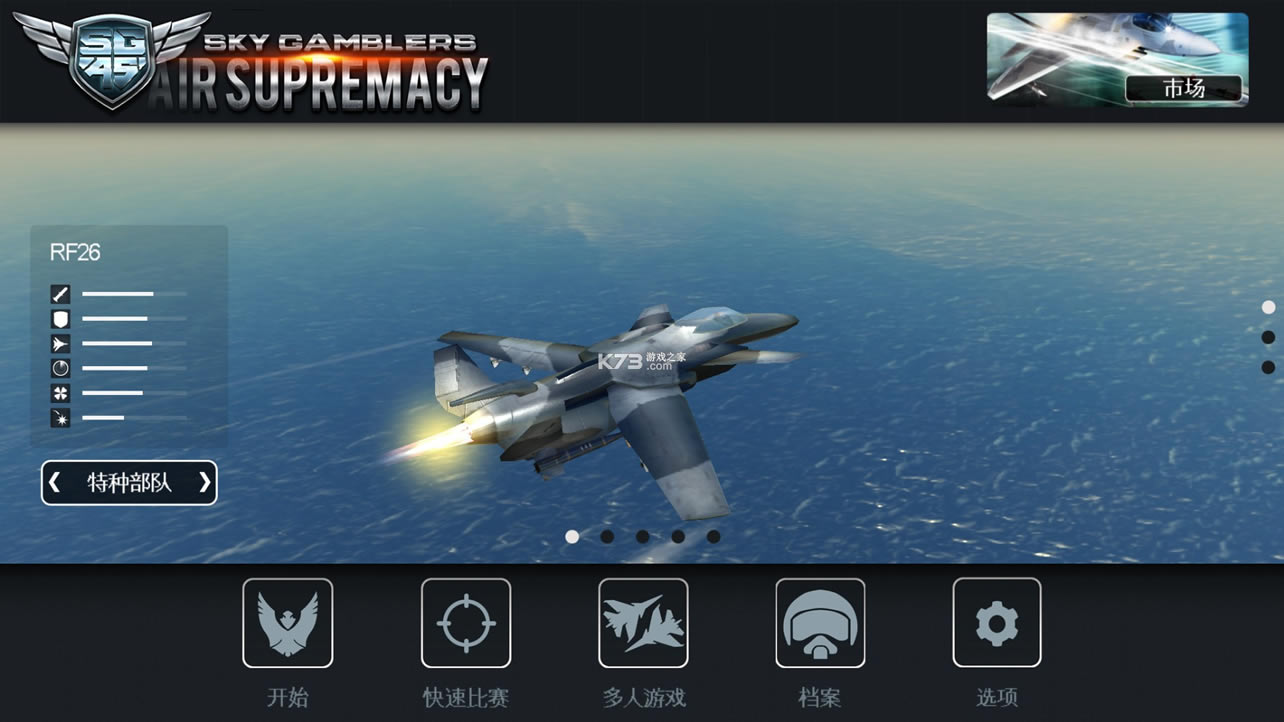Open quick match via the crosshair icon
Image resolution: width=1284 pixels, height=722 pixels.
466,622
